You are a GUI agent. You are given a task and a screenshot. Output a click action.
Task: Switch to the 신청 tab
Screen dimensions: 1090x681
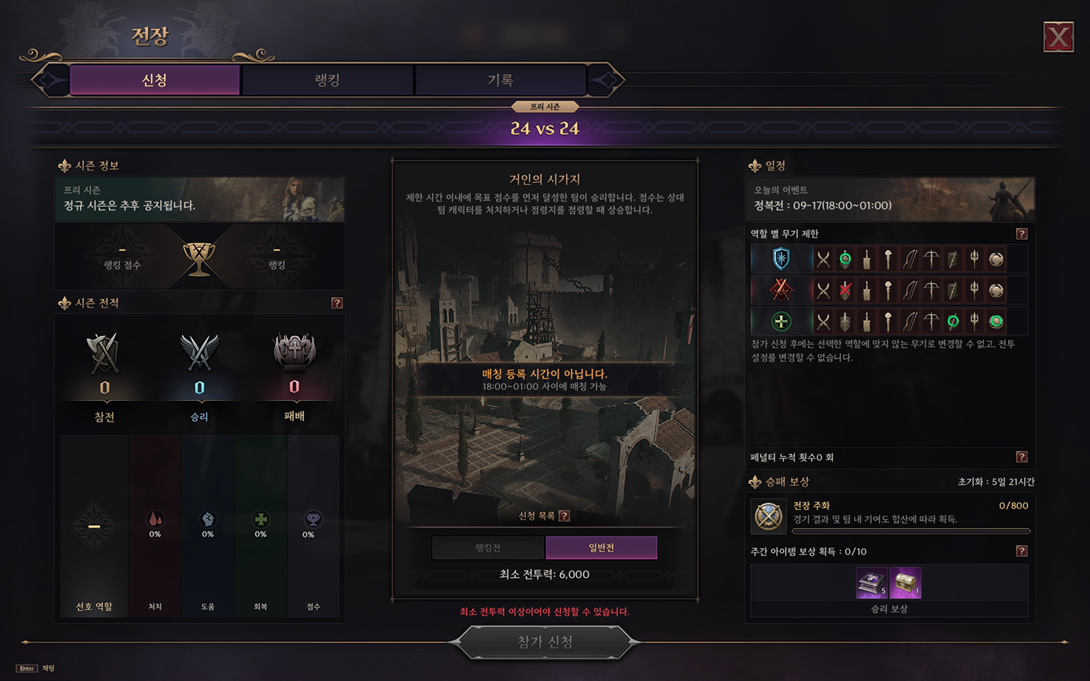[155, 80]
